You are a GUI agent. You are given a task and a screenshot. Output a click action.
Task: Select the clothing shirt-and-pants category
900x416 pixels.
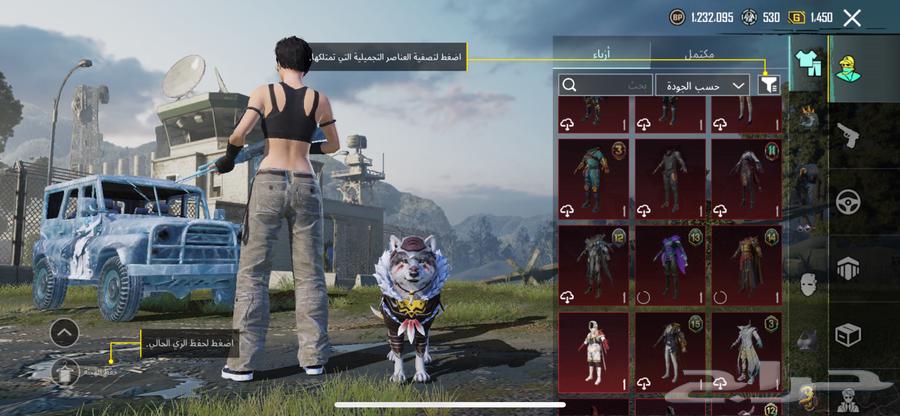point(809,63)
